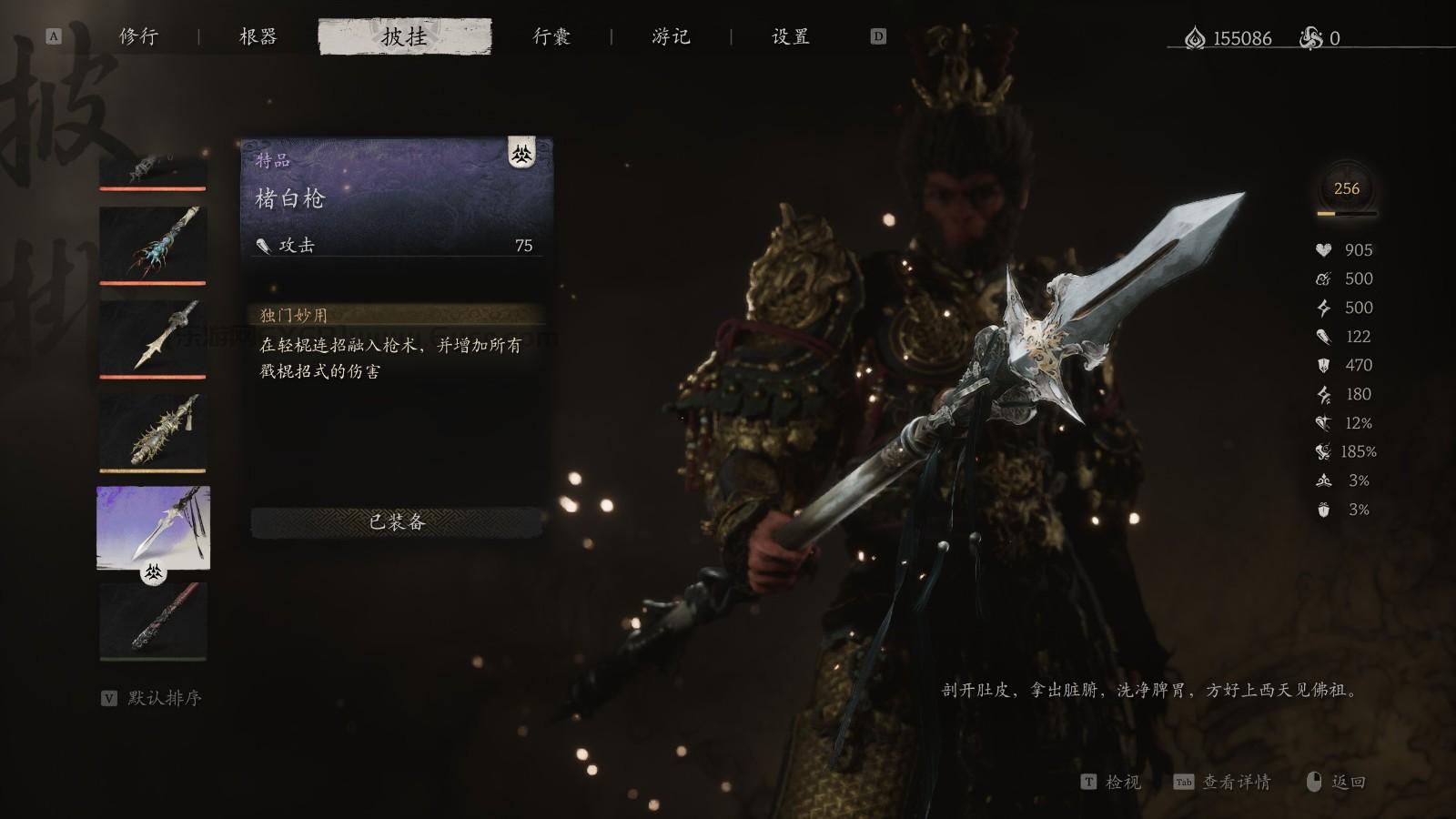Image resolution: width=1456 pixels, height=819 pixels.
Task: Switch to the 行囊 inventory tab
Action: click(551, 37)
